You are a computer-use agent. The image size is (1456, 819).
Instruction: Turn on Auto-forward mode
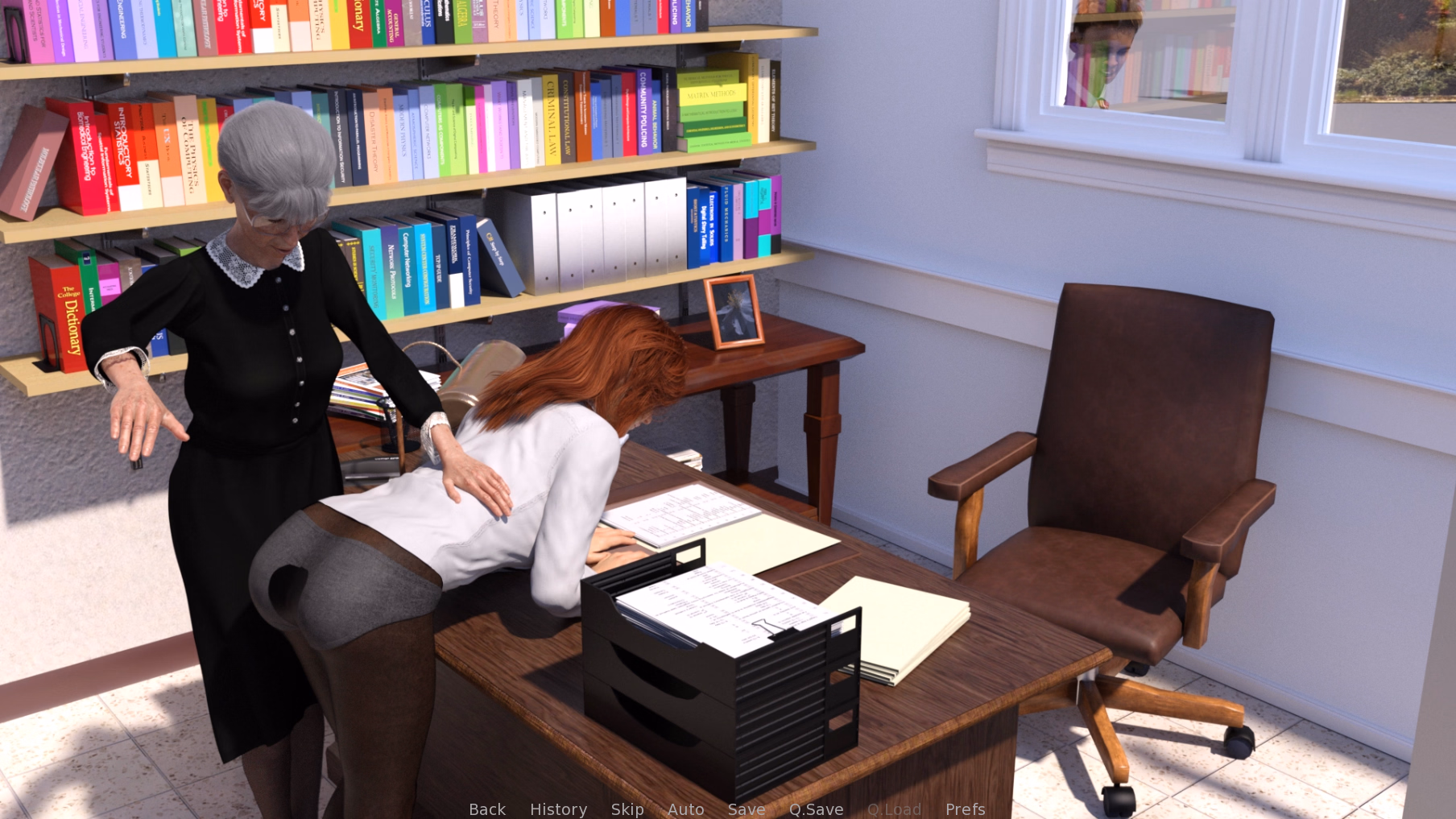[x=685, y=809]
